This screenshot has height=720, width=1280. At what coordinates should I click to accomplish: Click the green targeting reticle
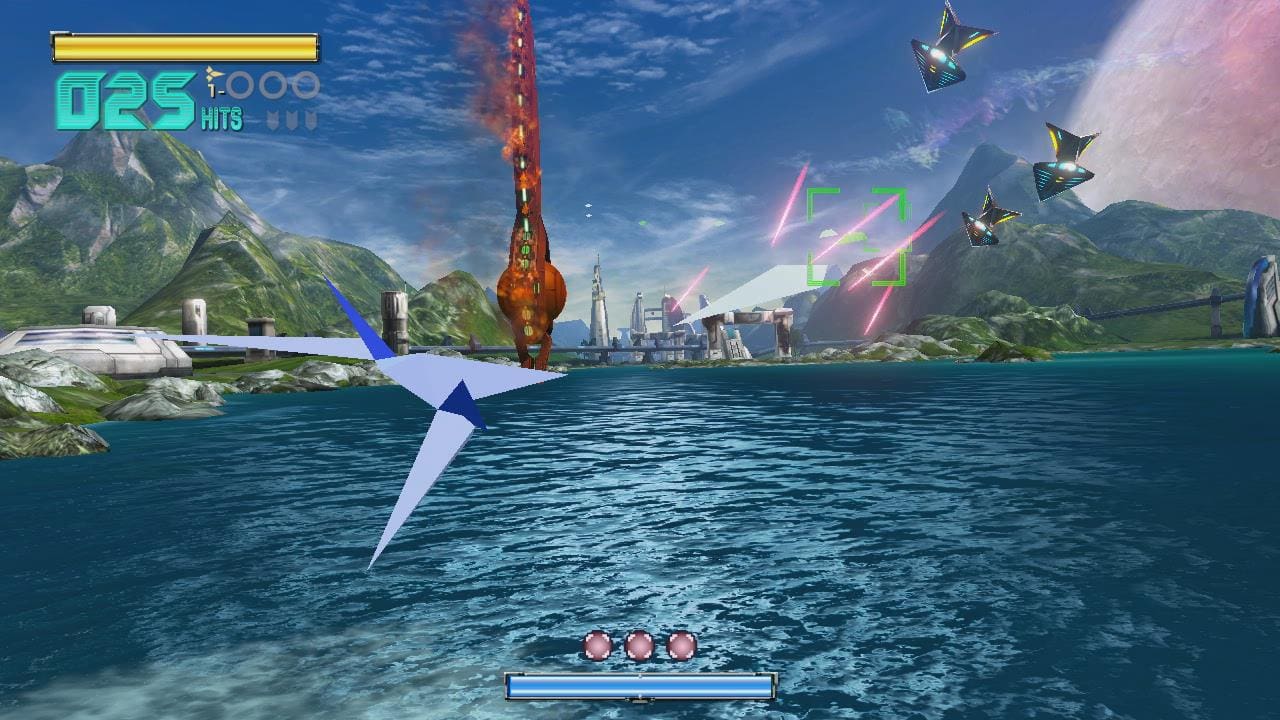[x=856, y=237]
